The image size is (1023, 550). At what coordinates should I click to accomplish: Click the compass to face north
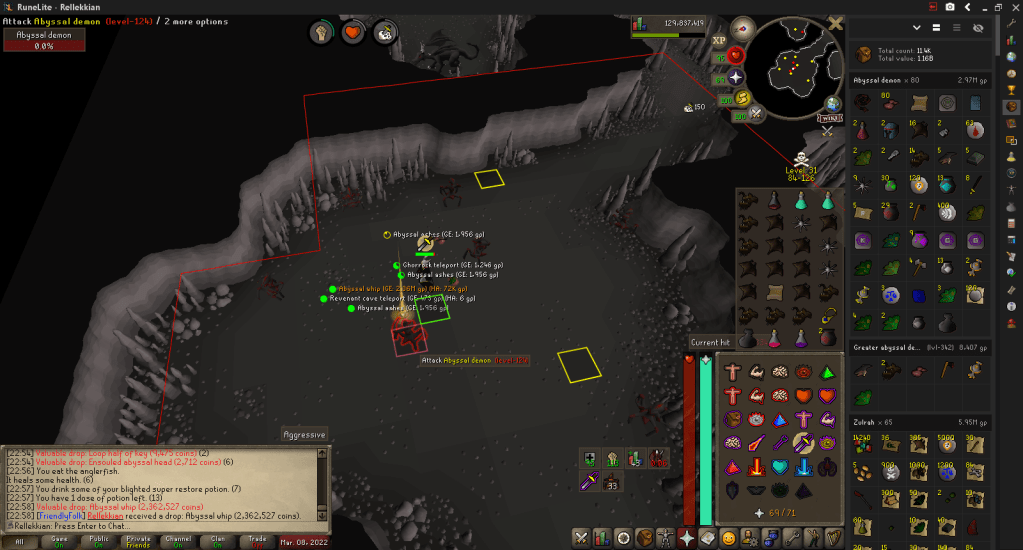(742, 29)
